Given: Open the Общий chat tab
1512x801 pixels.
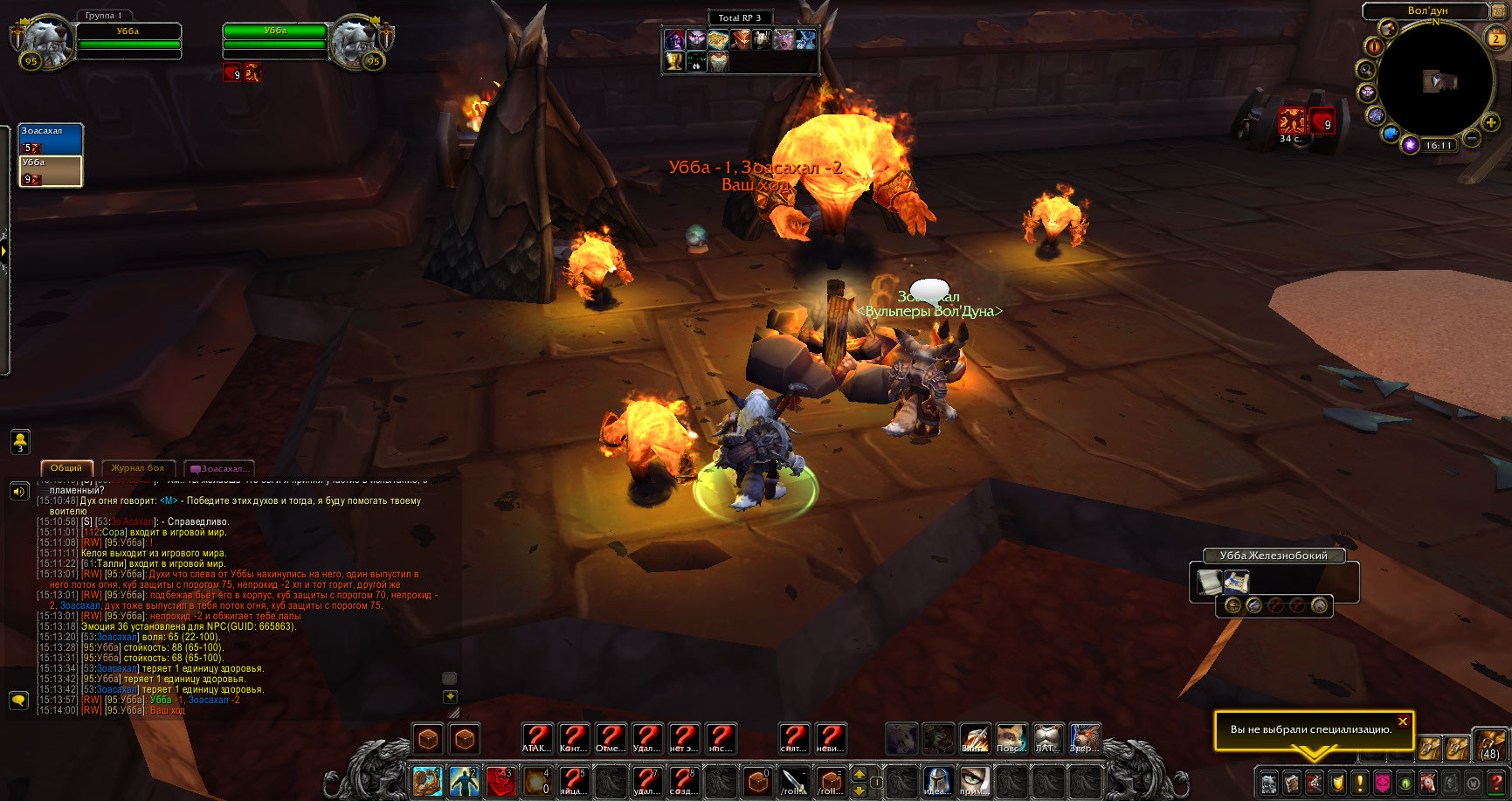Looking at the screenshot, I should (x=66, y=468).
